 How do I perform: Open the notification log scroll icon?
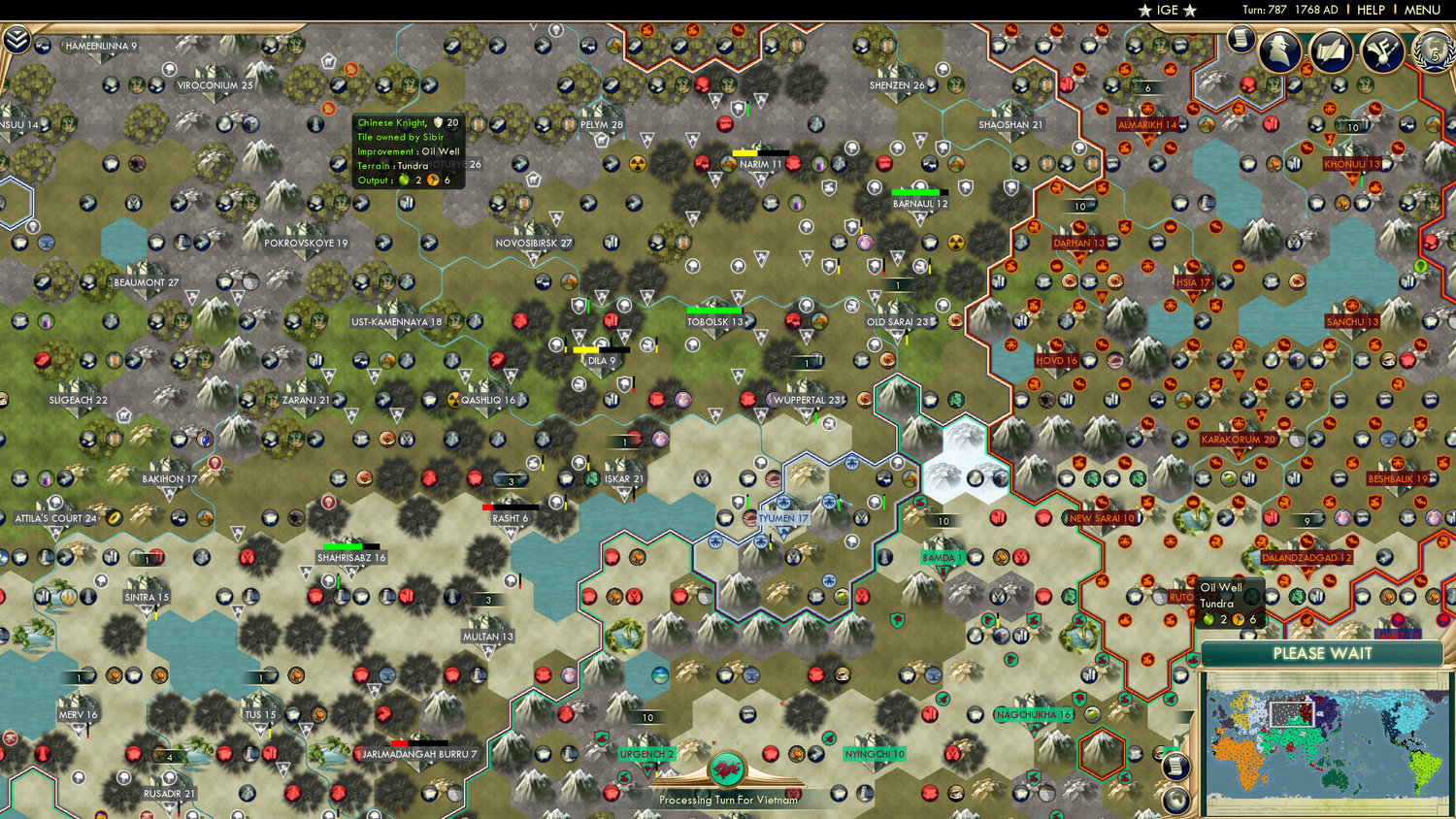pos(1241,41)
